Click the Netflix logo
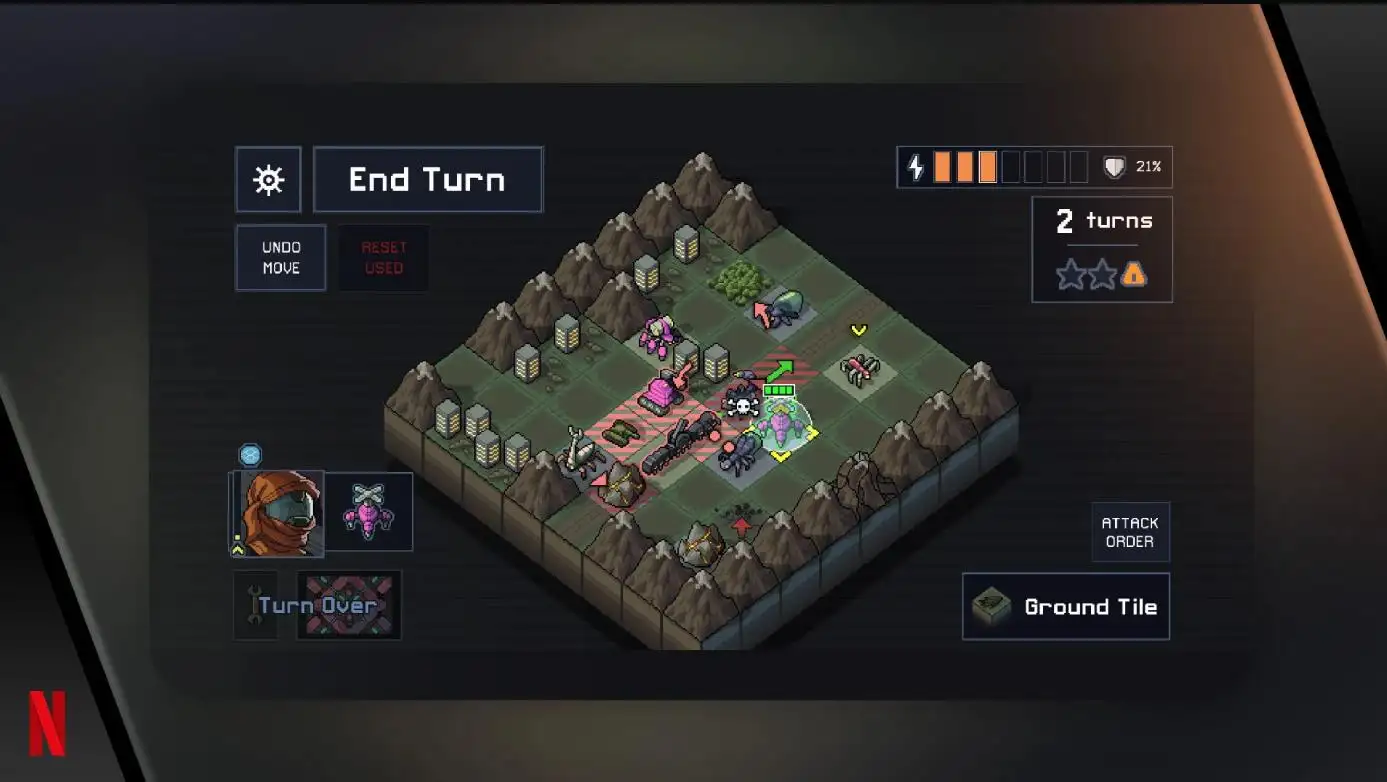1387x782 pixels. pos(47,722)
